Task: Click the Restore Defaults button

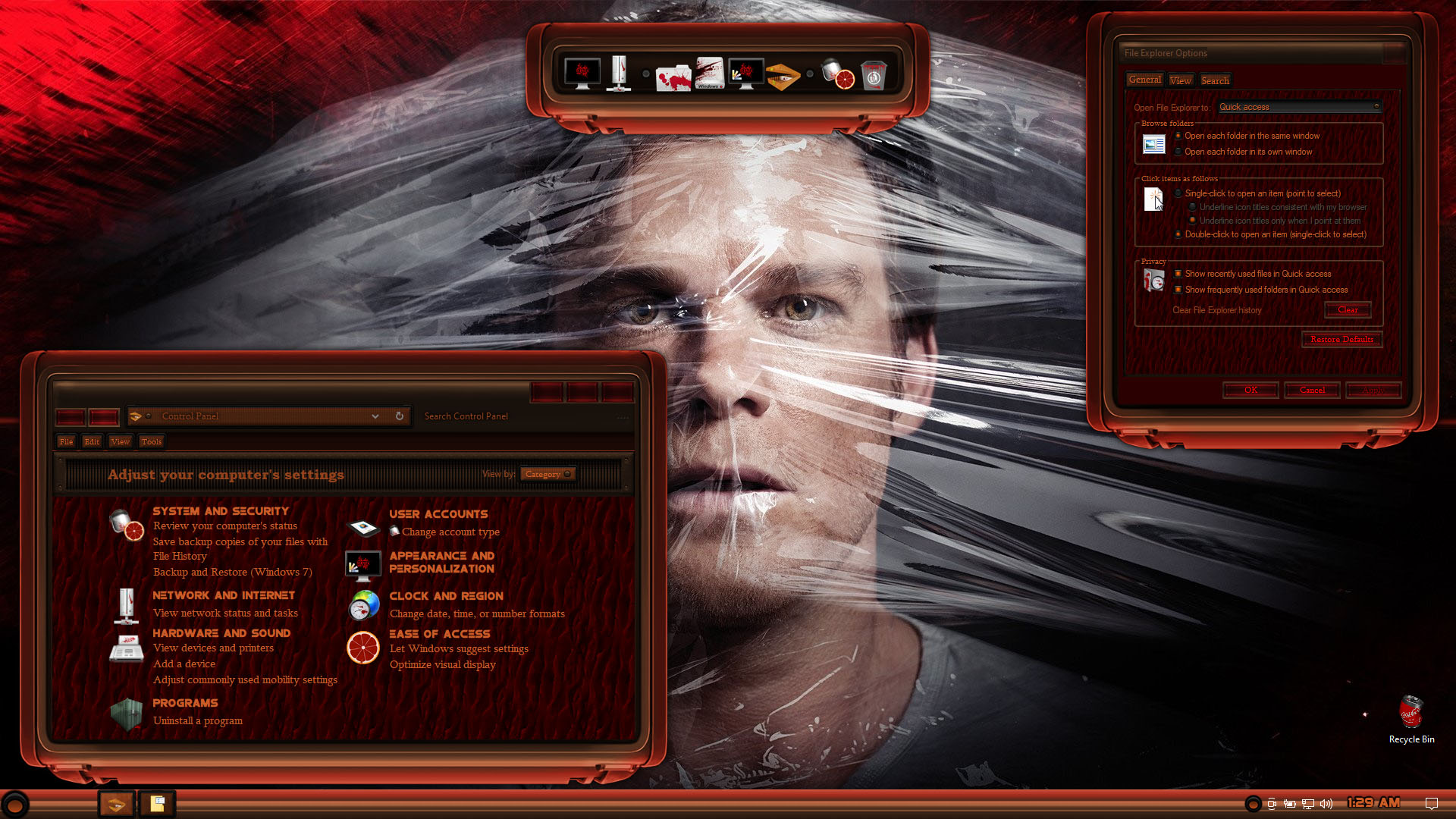Action: click(1341, 339)
